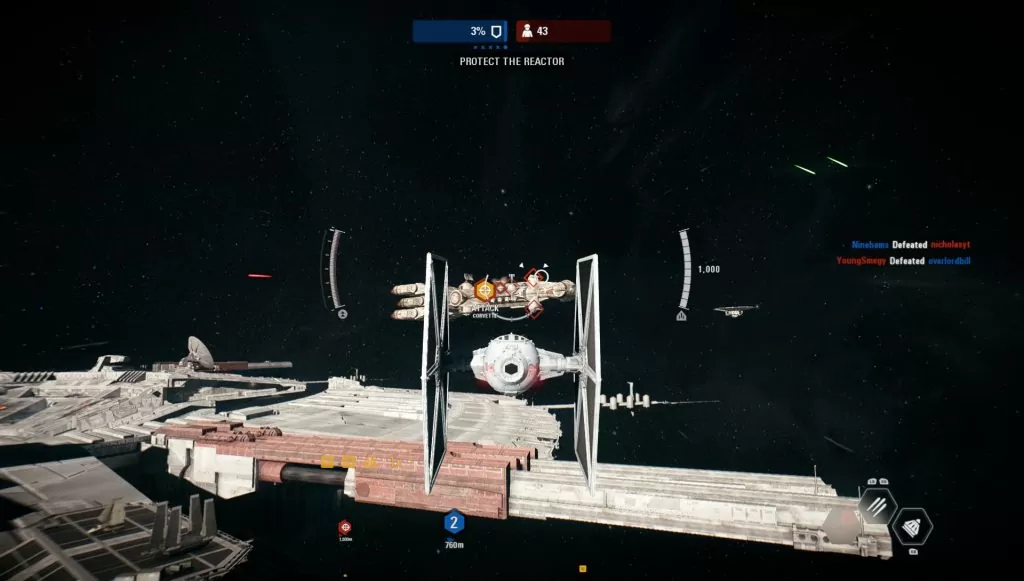Image resolution: width=1024 pixels, height=581 pixels.
Task: Activate the thruster cone ability hexagon
Action: click(x=911, y=526)
